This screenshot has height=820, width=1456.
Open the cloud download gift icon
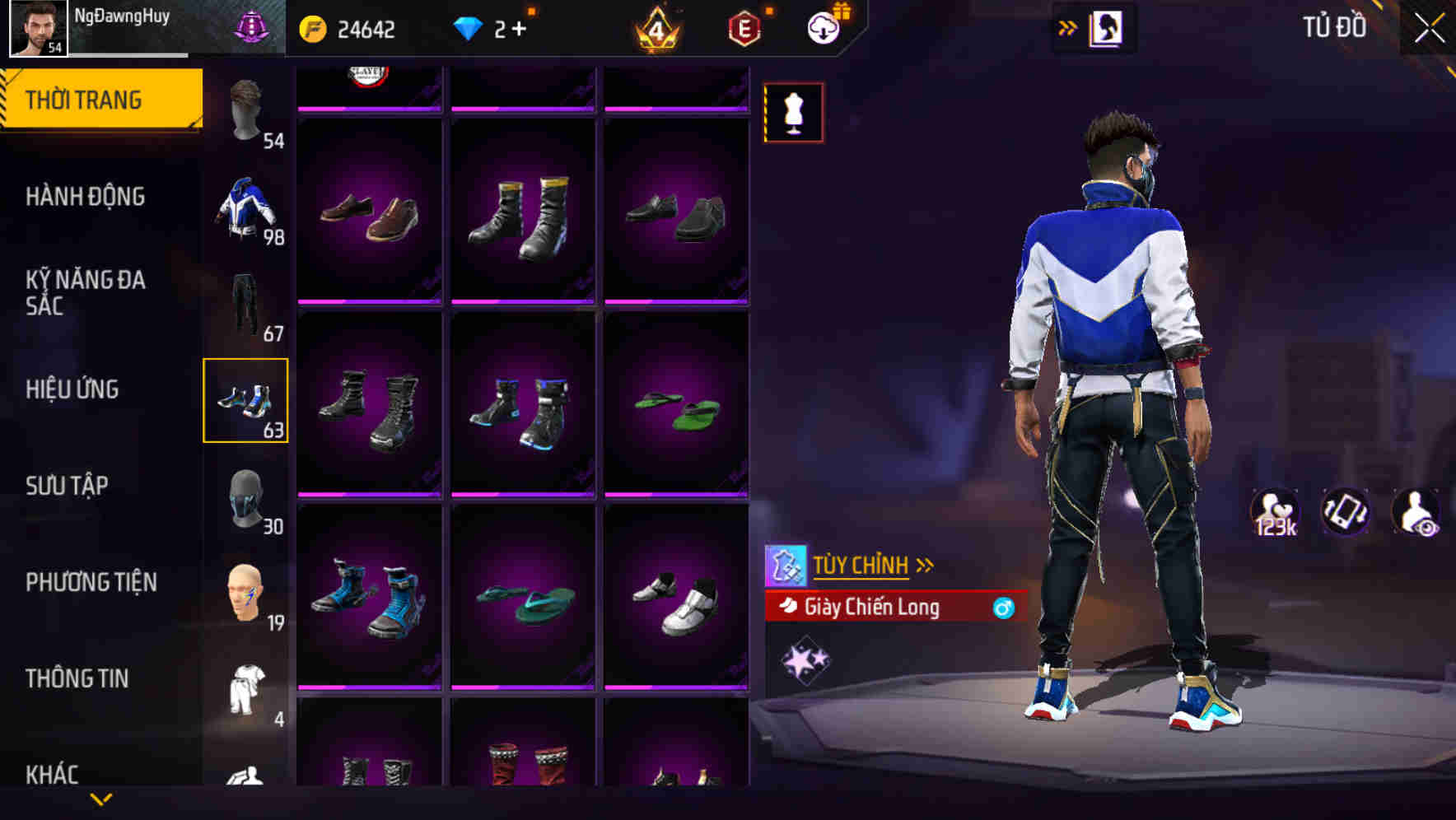click(x=824, y=26)
